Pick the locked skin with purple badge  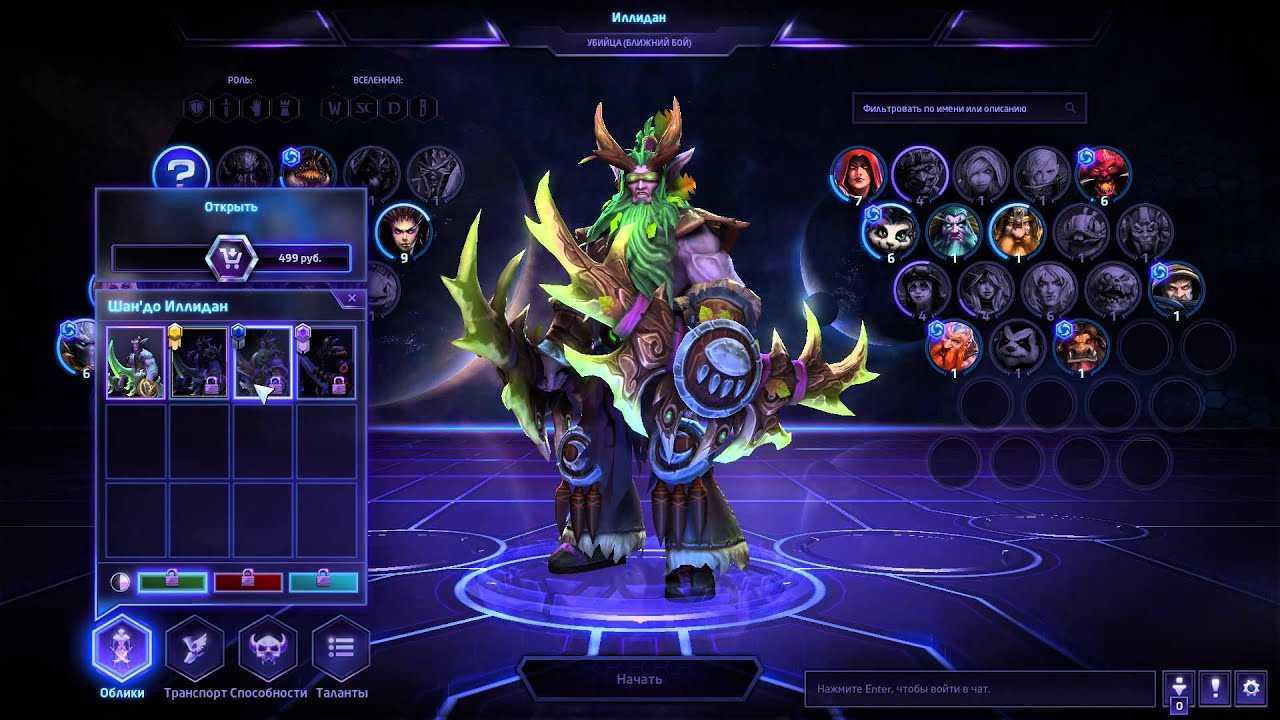tap(326, 363)
